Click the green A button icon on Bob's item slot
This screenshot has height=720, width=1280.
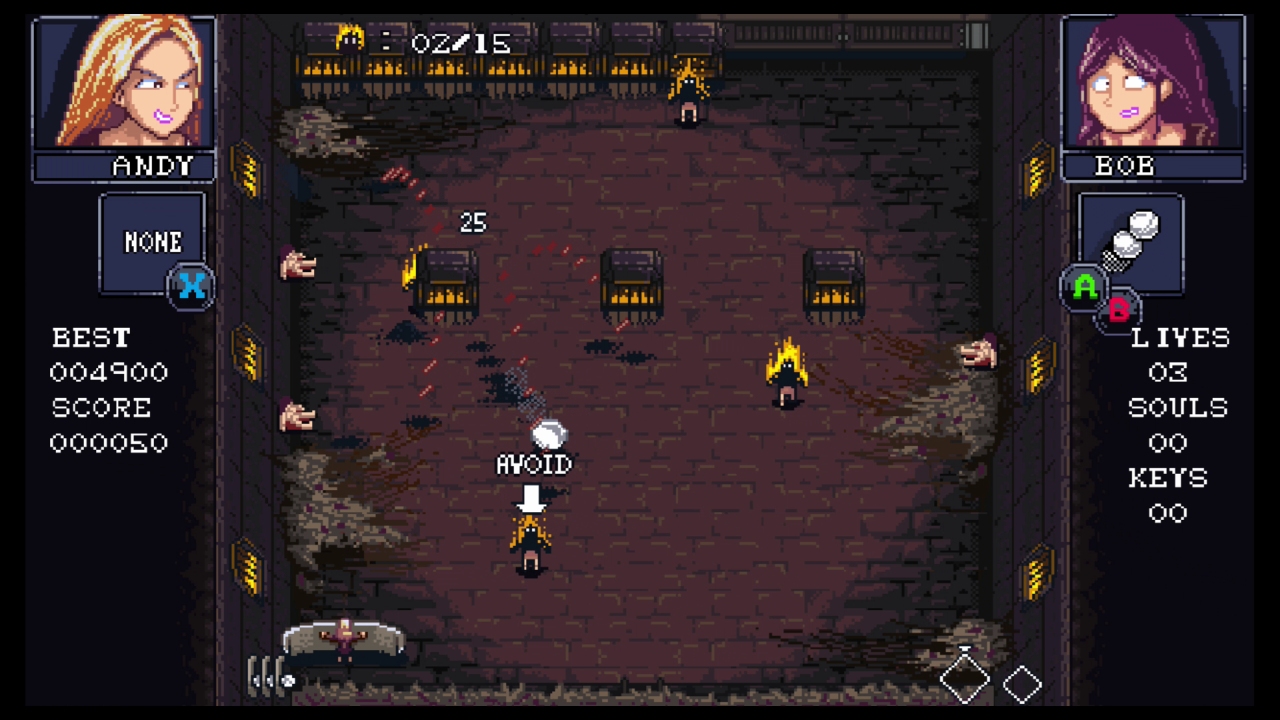click(x=1086, y=288)
